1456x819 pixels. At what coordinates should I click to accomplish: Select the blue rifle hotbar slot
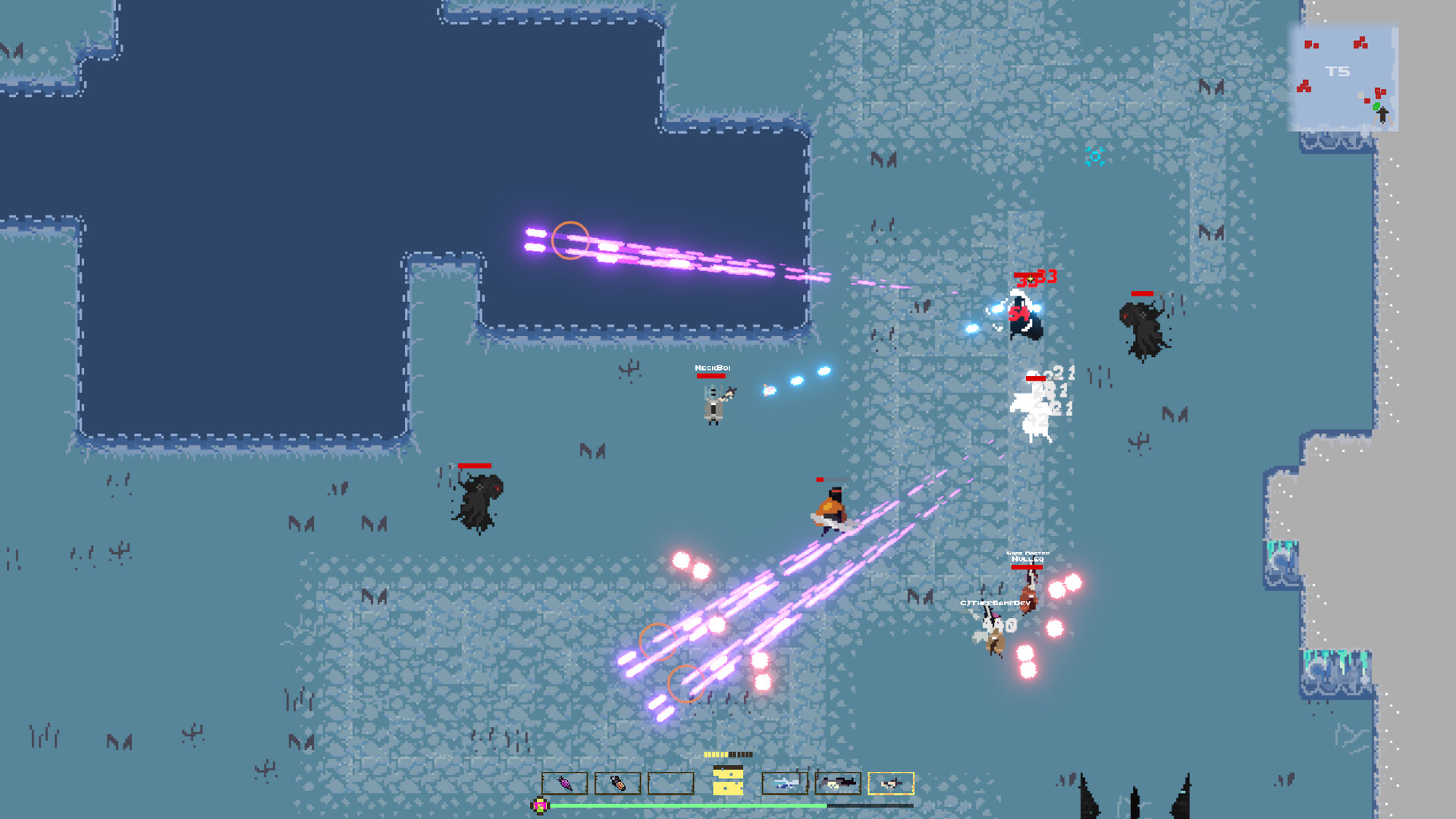(786, 783)
